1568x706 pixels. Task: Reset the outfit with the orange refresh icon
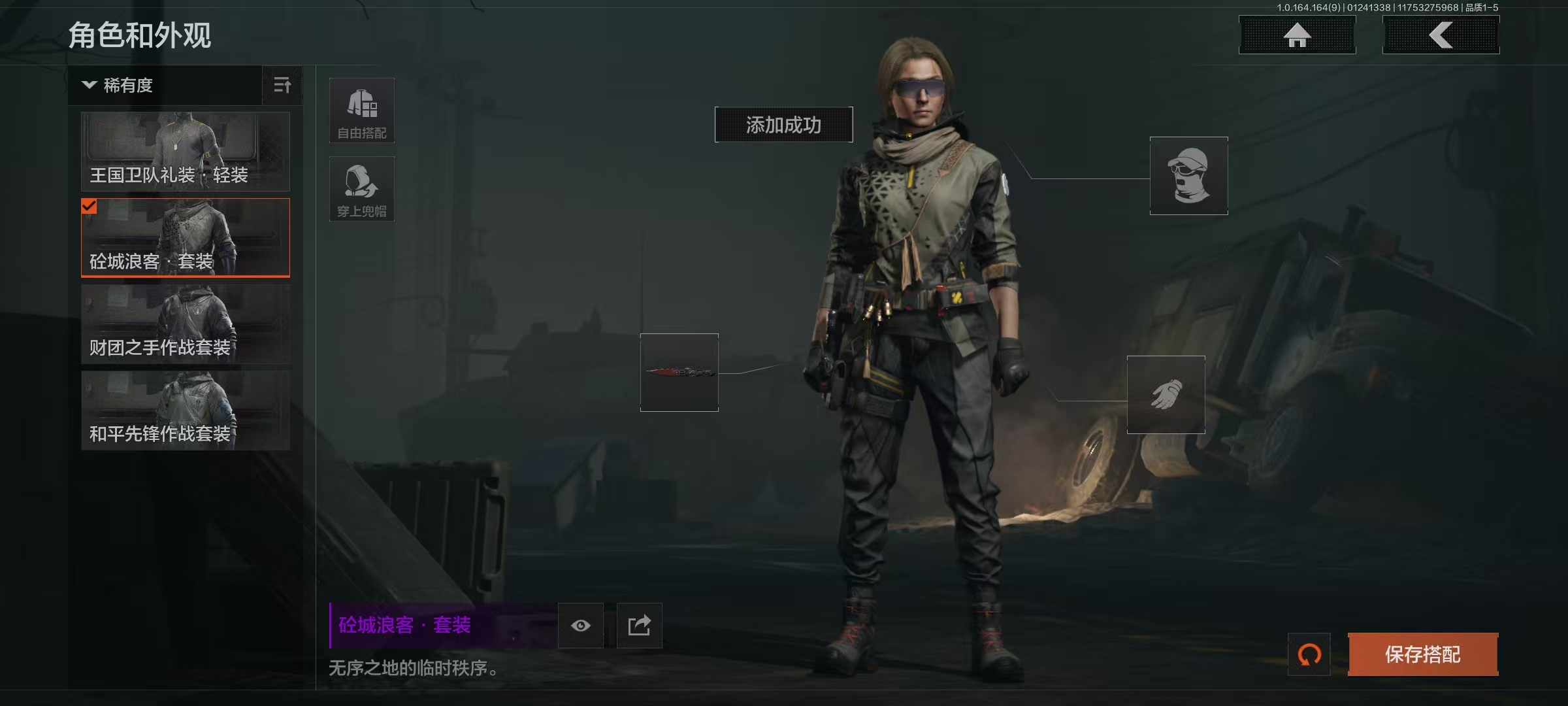coord(1309,654)
